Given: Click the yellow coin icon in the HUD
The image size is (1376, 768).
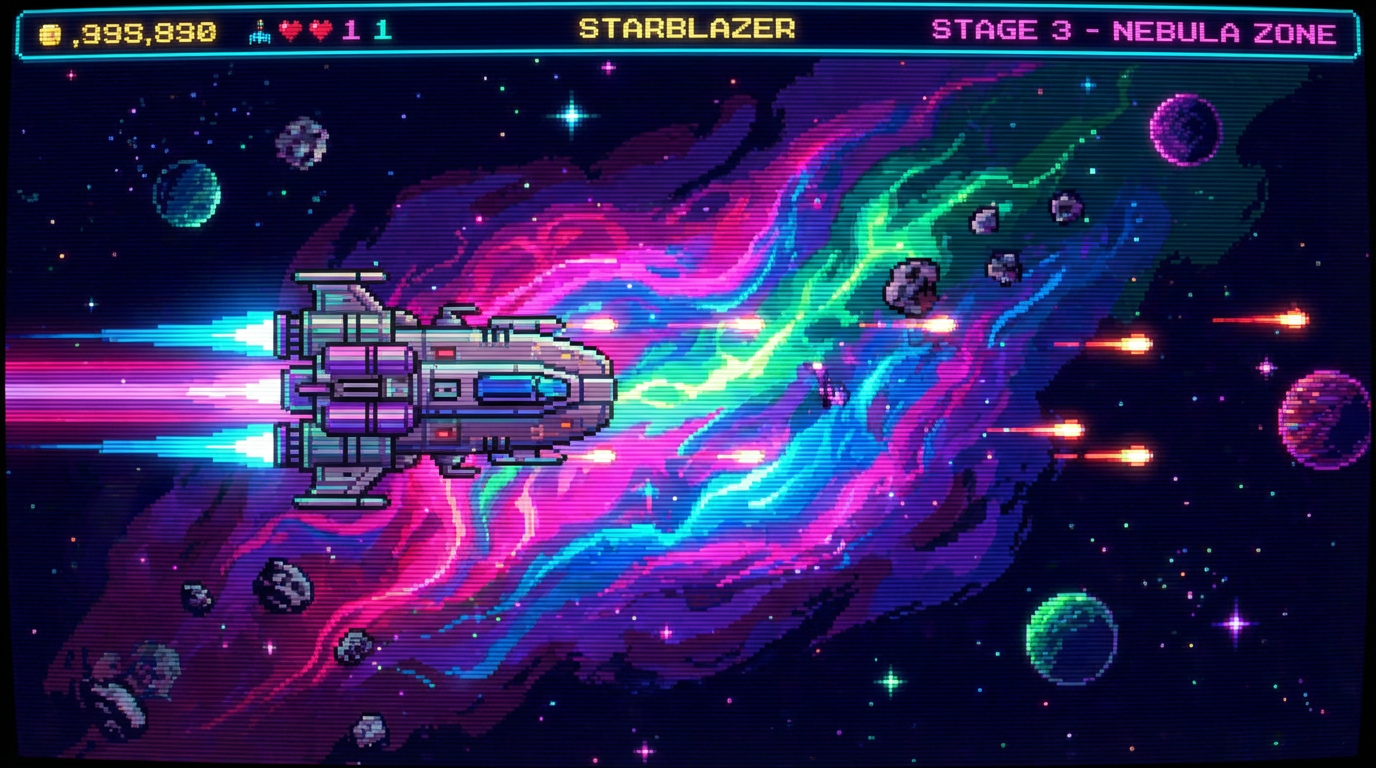Looking at the screenshot, I should point(49,33).
